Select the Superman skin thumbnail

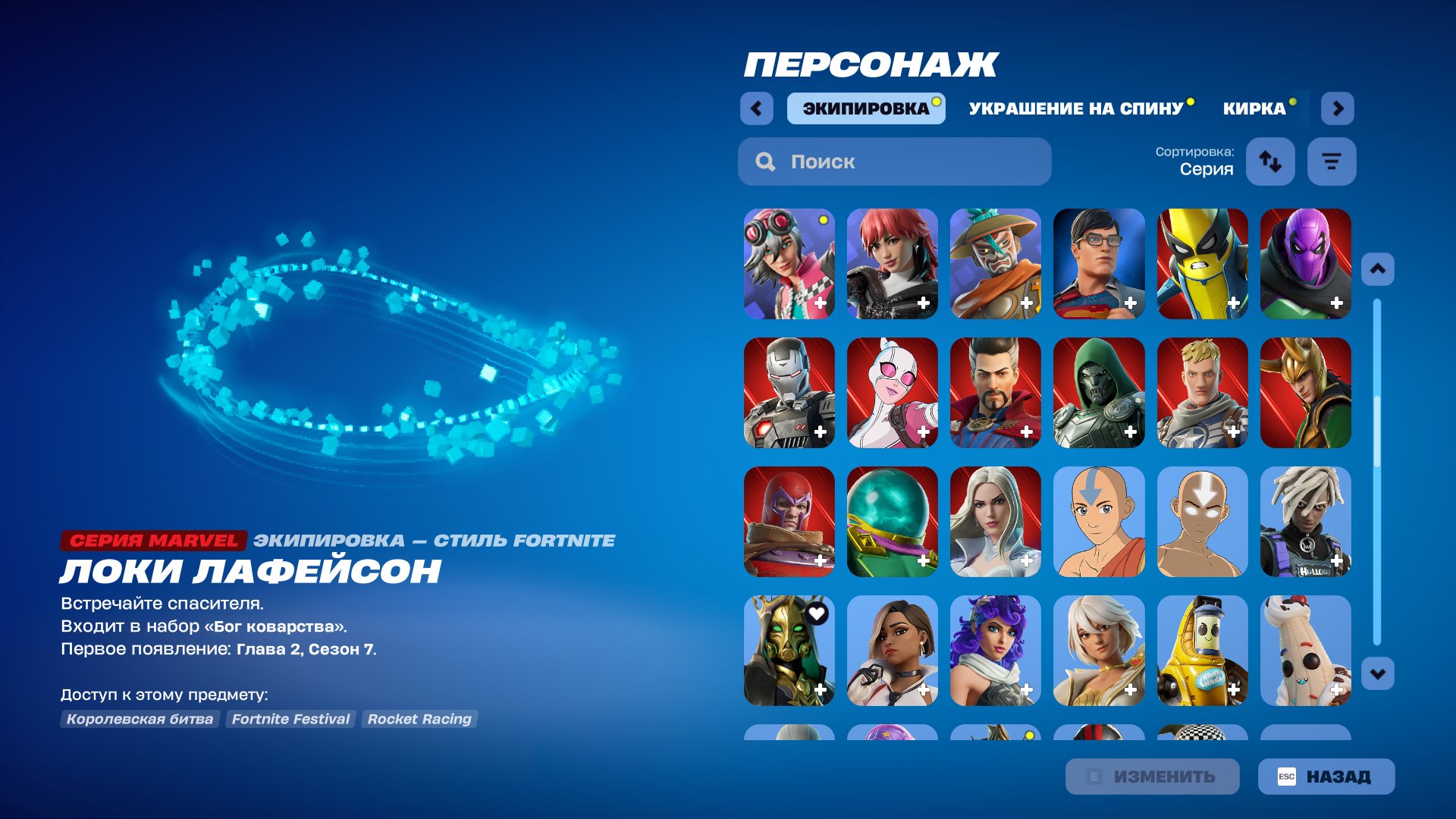(x=1099, y=265)
